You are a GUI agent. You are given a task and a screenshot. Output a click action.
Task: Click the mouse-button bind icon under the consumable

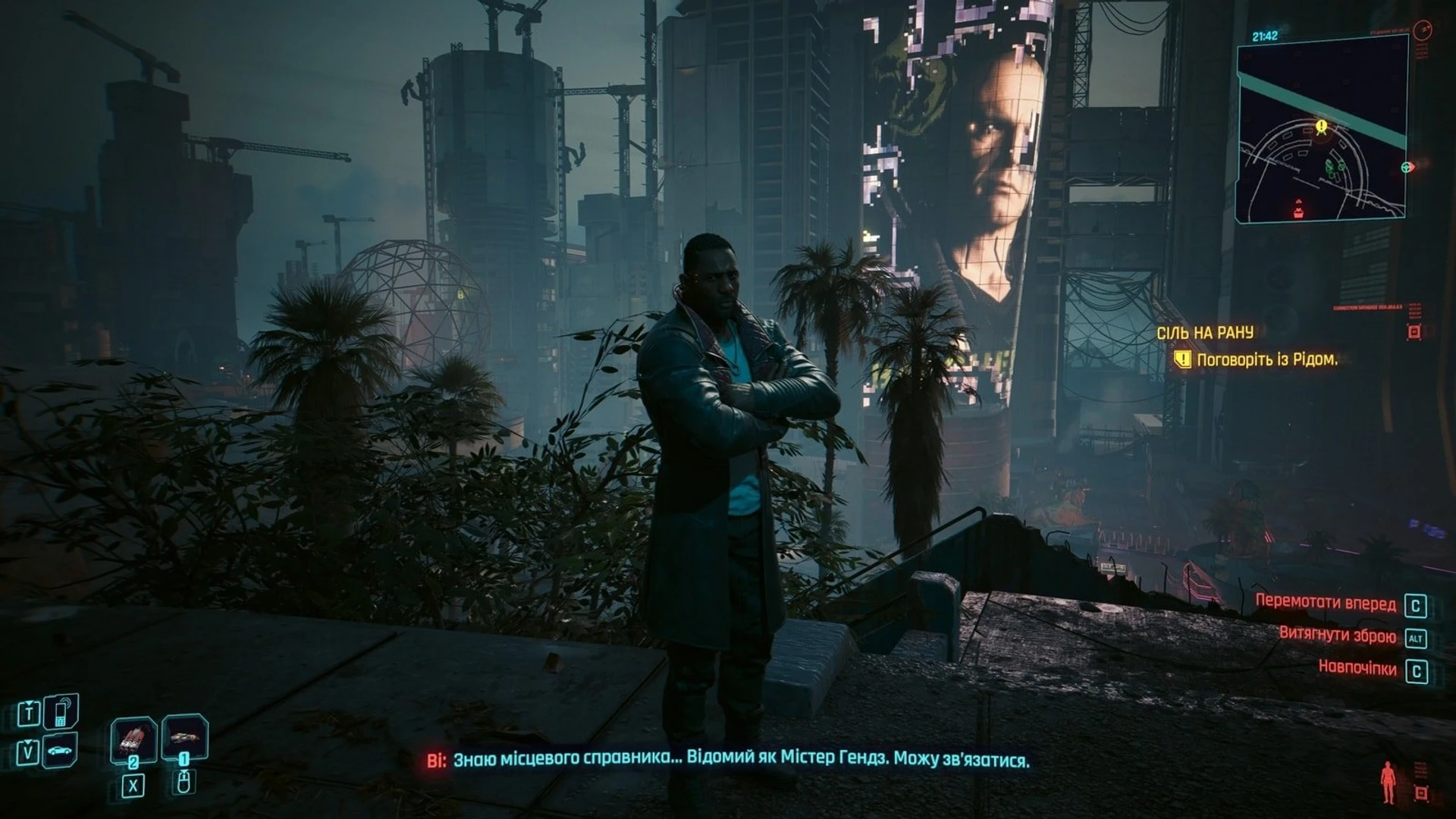[184, 784]
